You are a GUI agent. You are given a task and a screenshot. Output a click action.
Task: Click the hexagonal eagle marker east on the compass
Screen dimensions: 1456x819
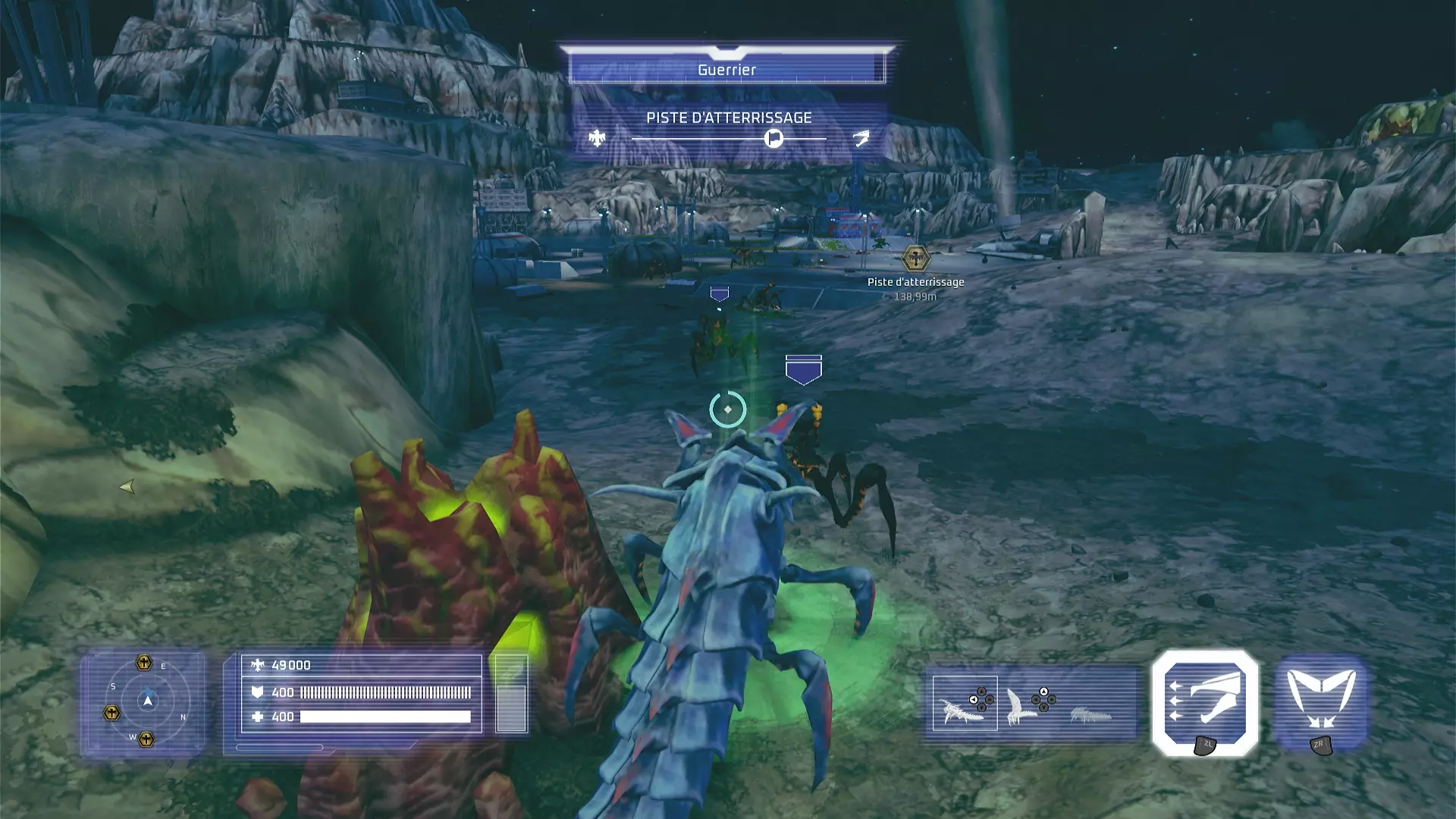[144, 662]
